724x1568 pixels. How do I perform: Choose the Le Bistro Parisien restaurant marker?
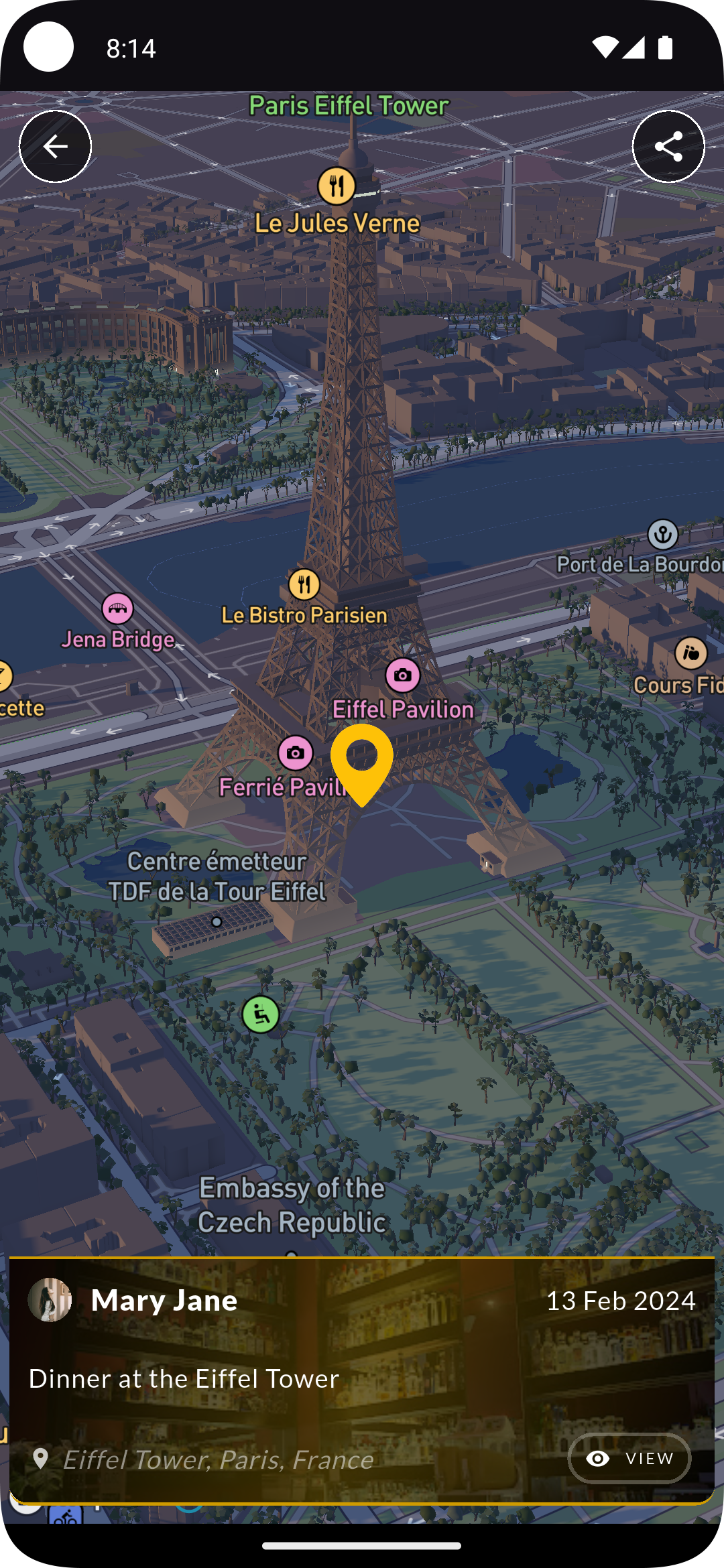[x=304, y=585]
